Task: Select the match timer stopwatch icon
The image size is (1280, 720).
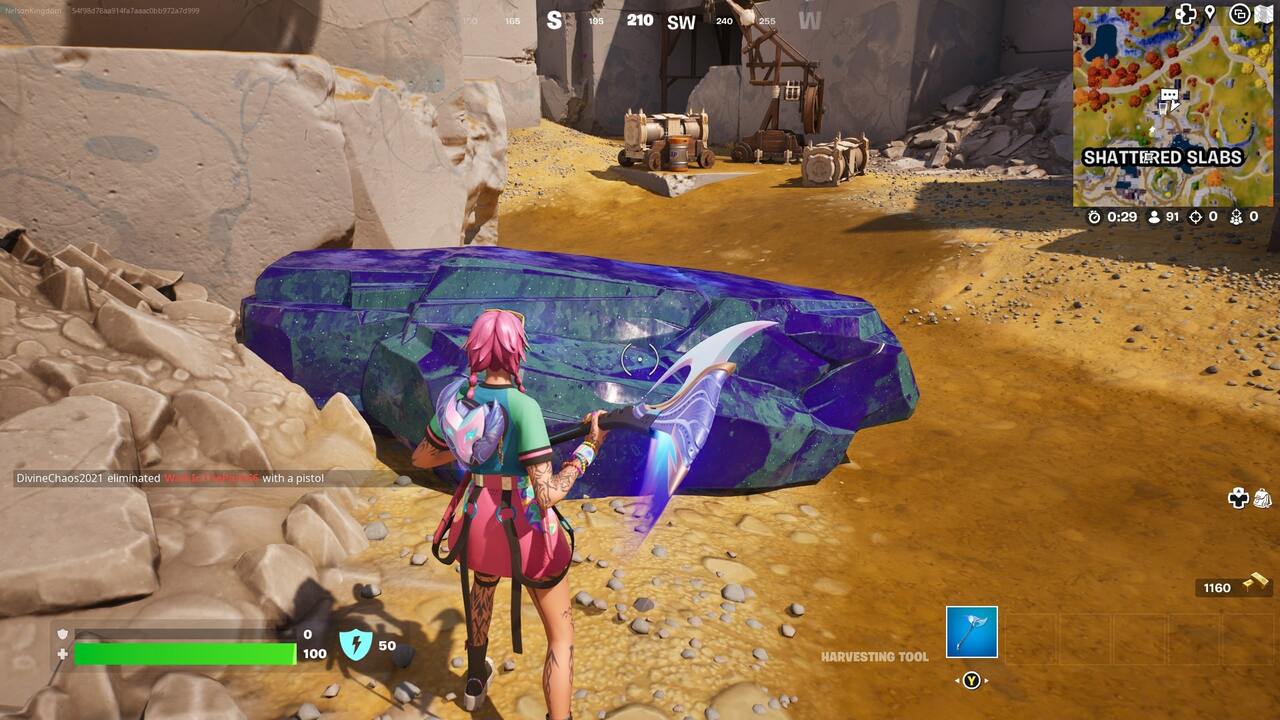Action: 1094,217
